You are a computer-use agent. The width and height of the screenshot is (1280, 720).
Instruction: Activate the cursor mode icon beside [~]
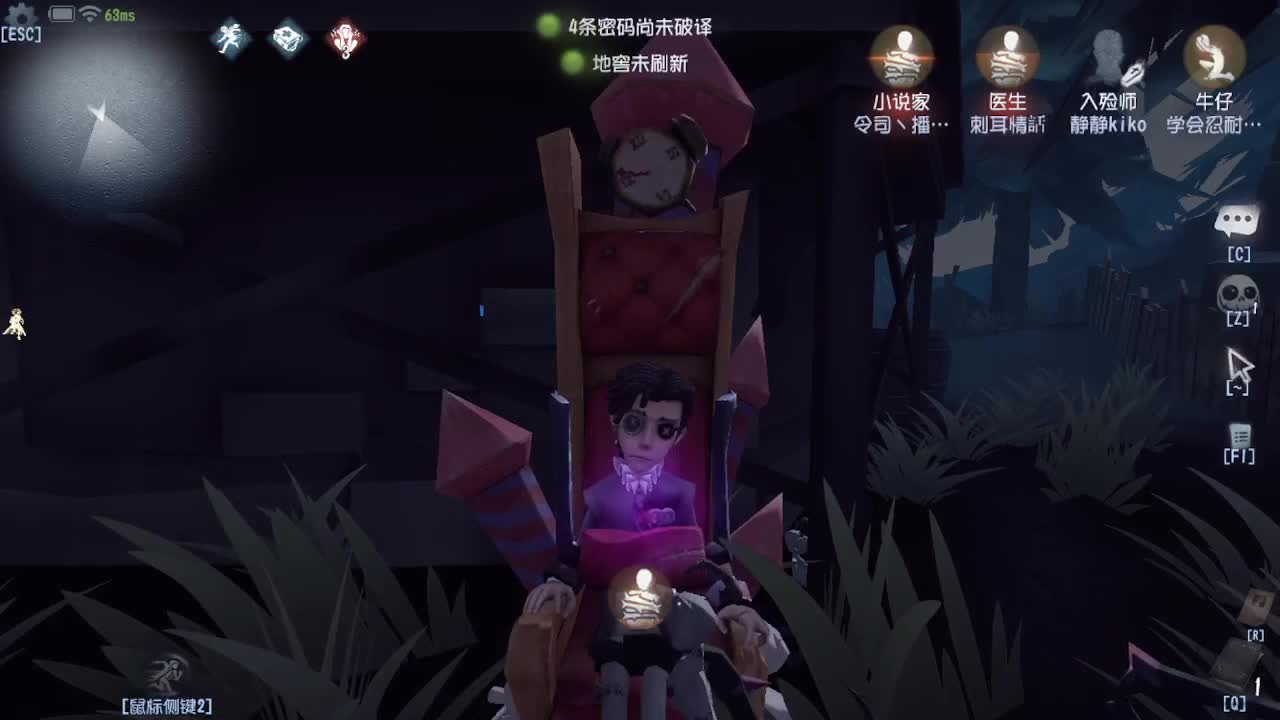(x=1238, y=363)
